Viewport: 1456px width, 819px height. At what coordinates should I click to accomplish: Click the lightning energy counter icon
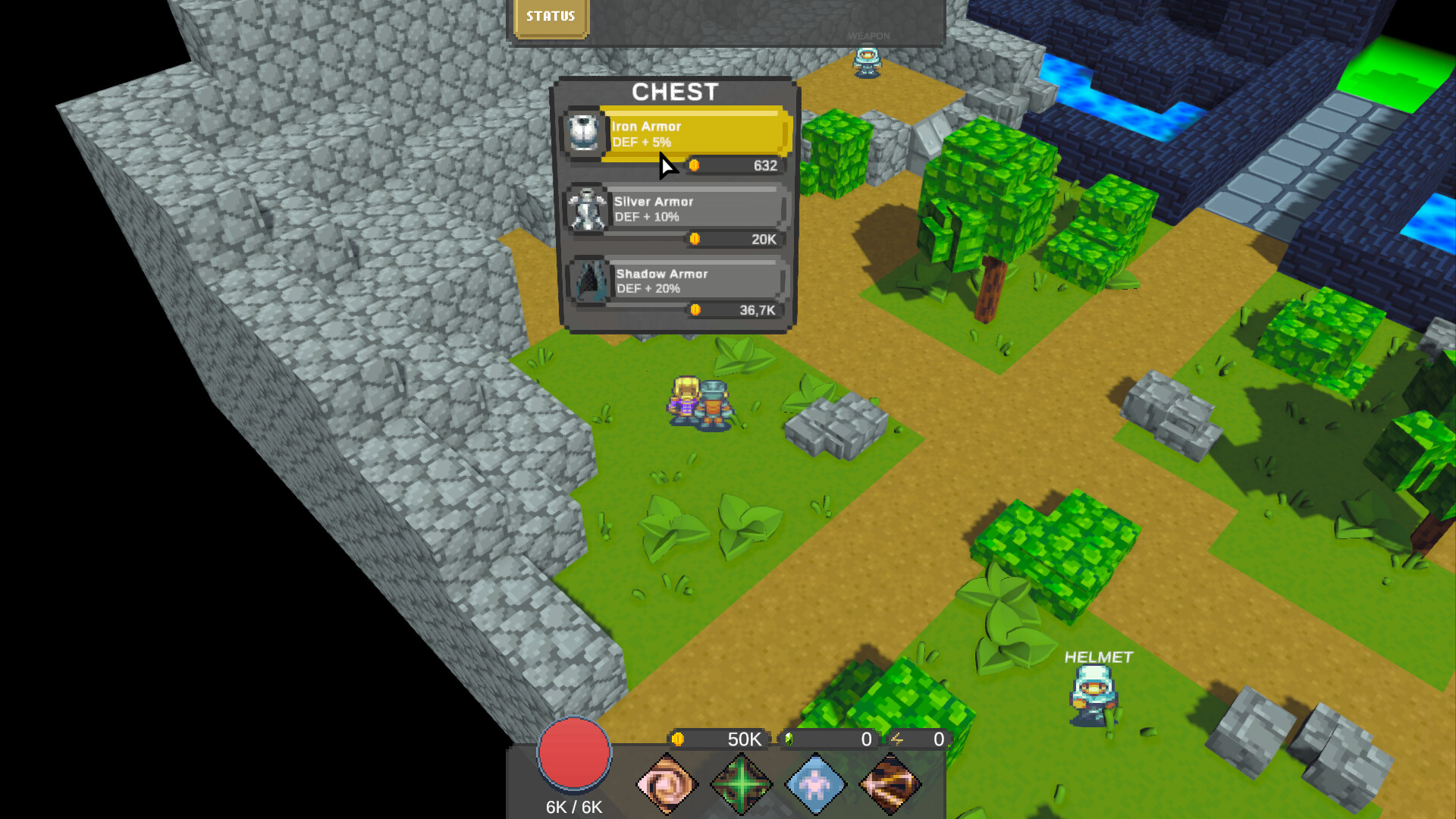click(x=898, y=739)
